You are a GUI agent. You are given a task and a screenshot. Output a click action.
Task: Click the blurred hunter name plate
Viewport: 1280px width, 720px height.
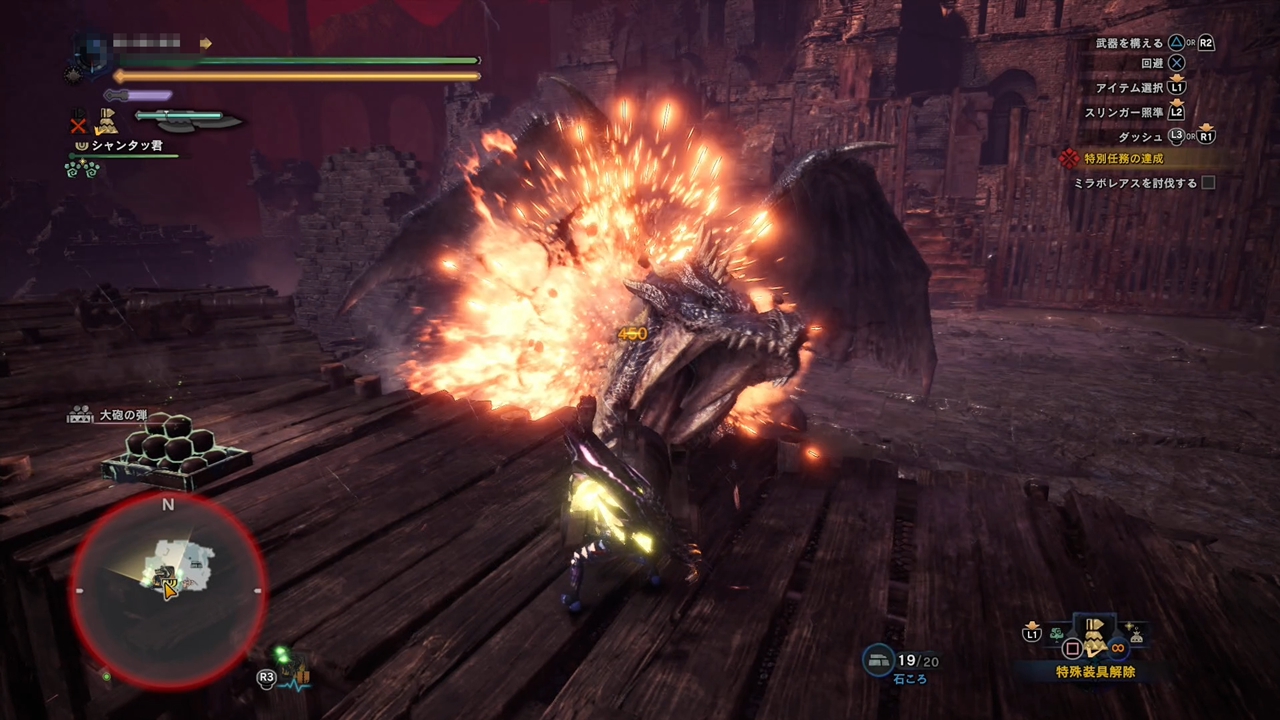point(146,43)
